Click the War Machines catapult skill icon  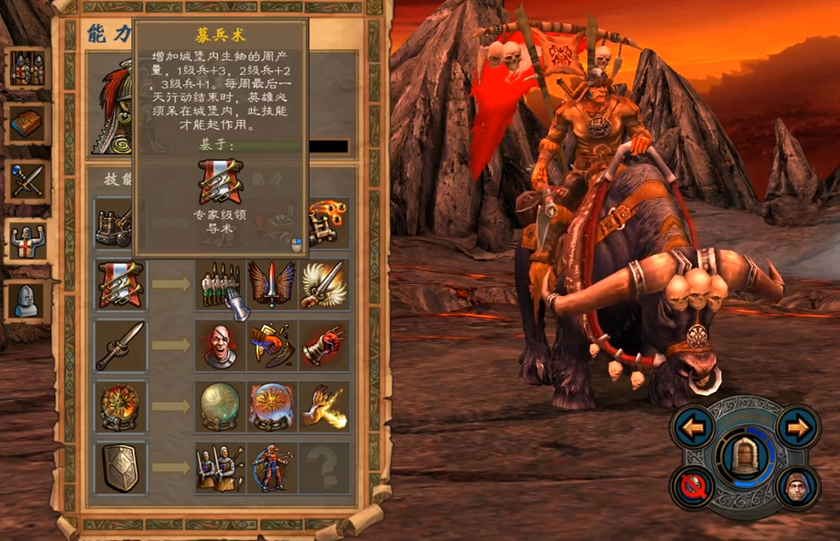[120, 224]
